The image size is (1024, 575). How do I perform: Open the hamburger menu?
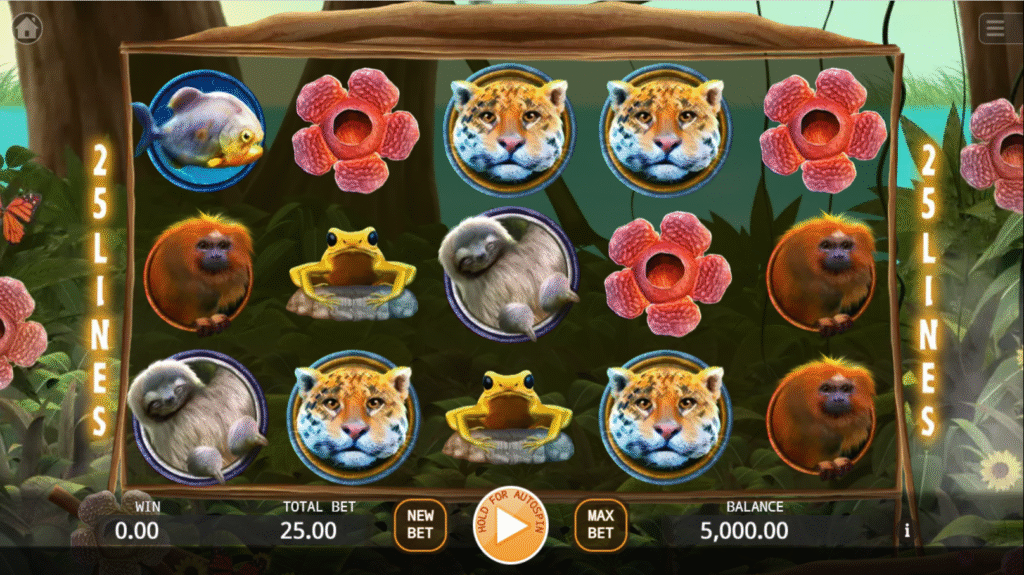[995, 29]
